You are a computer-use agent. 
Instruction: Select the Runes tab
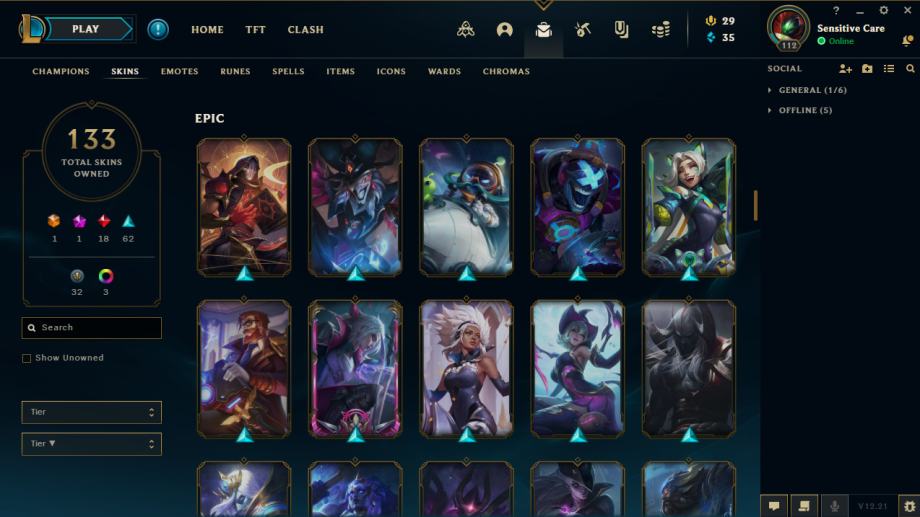(235, 72)
